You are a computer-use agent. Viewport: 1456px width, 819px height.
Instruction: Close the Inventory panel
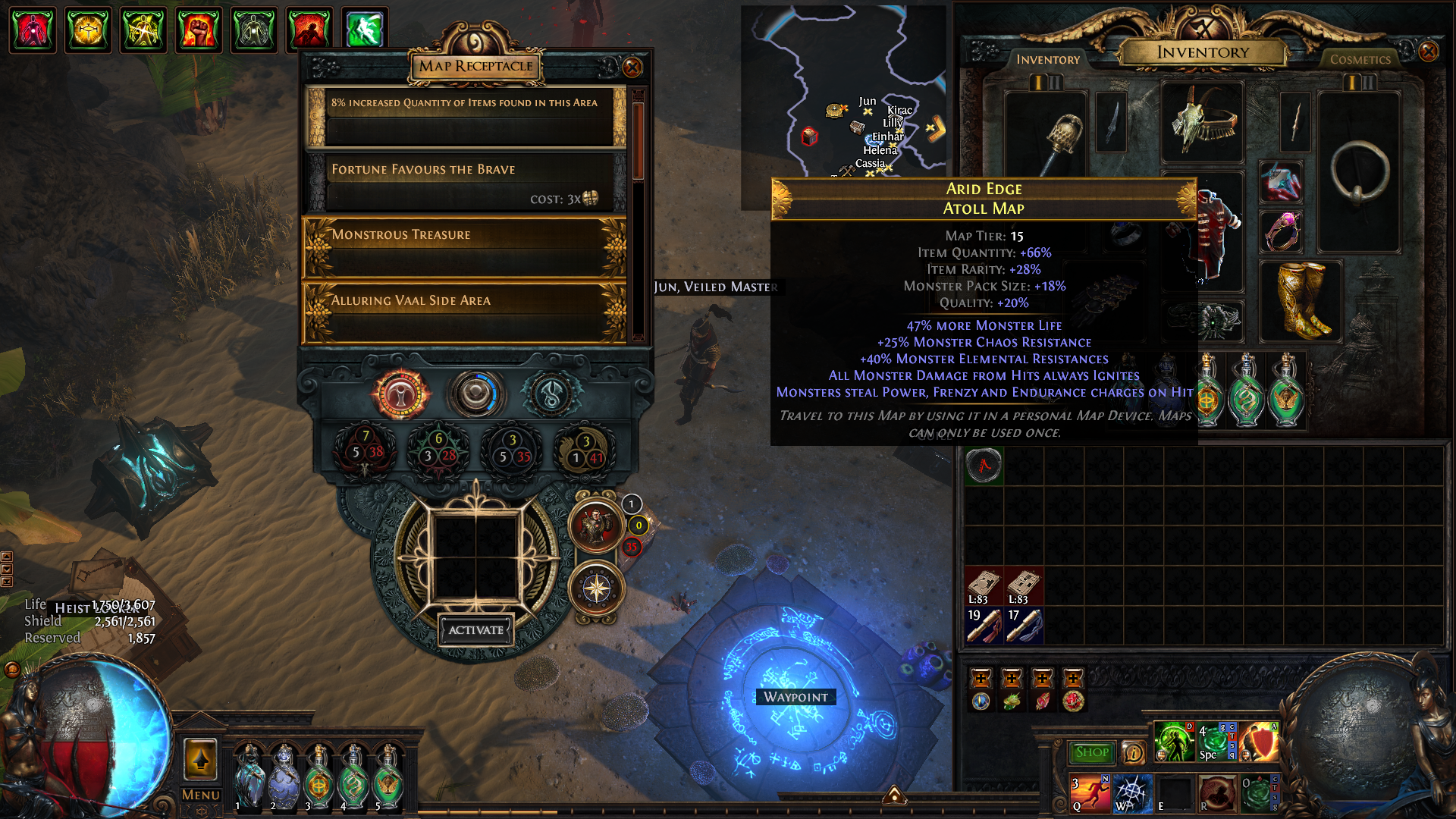[1428, 52]
